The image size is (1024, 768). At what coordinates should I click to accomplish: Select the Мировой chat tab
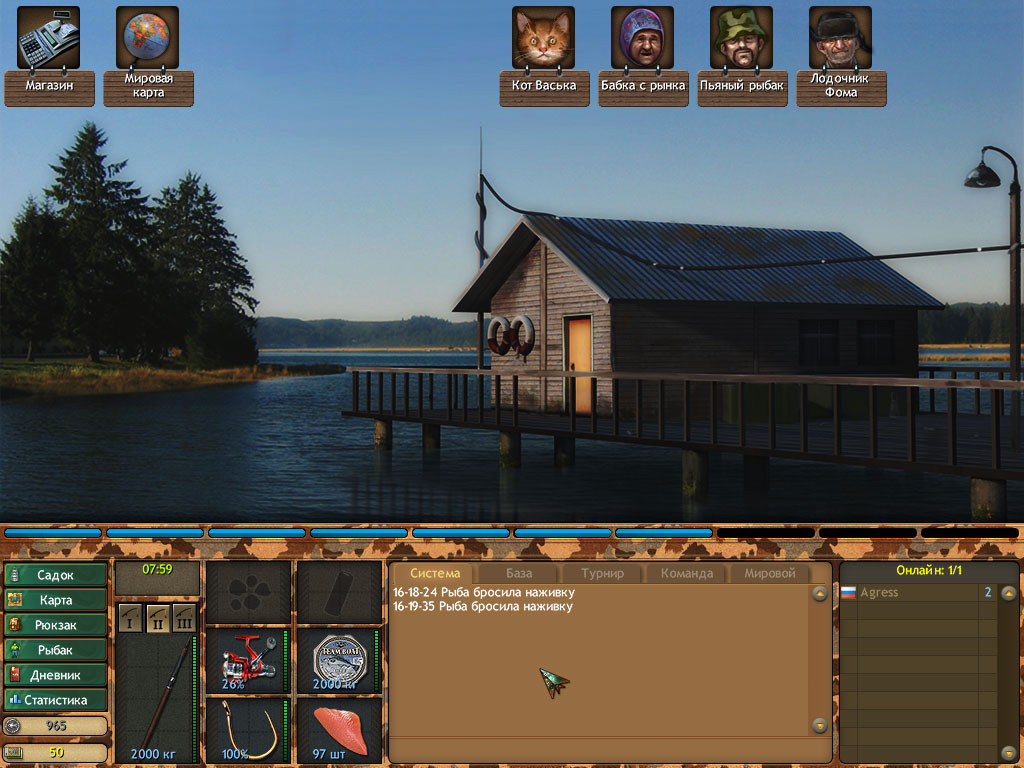click(770, 574)
